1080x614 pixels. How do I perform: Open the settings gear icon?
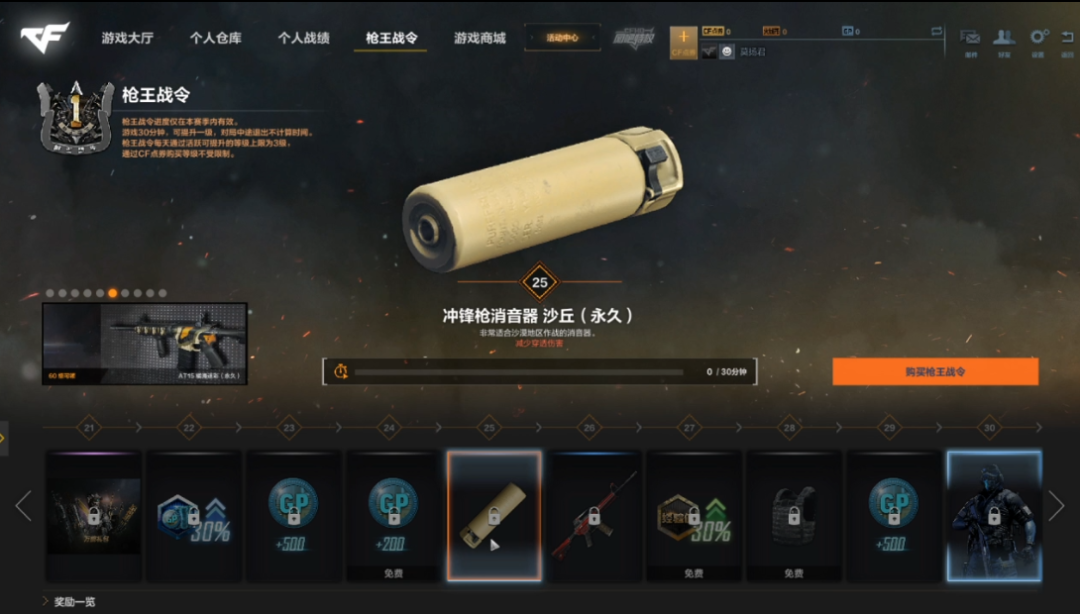pyautogui.click(x=1039, y=39)
